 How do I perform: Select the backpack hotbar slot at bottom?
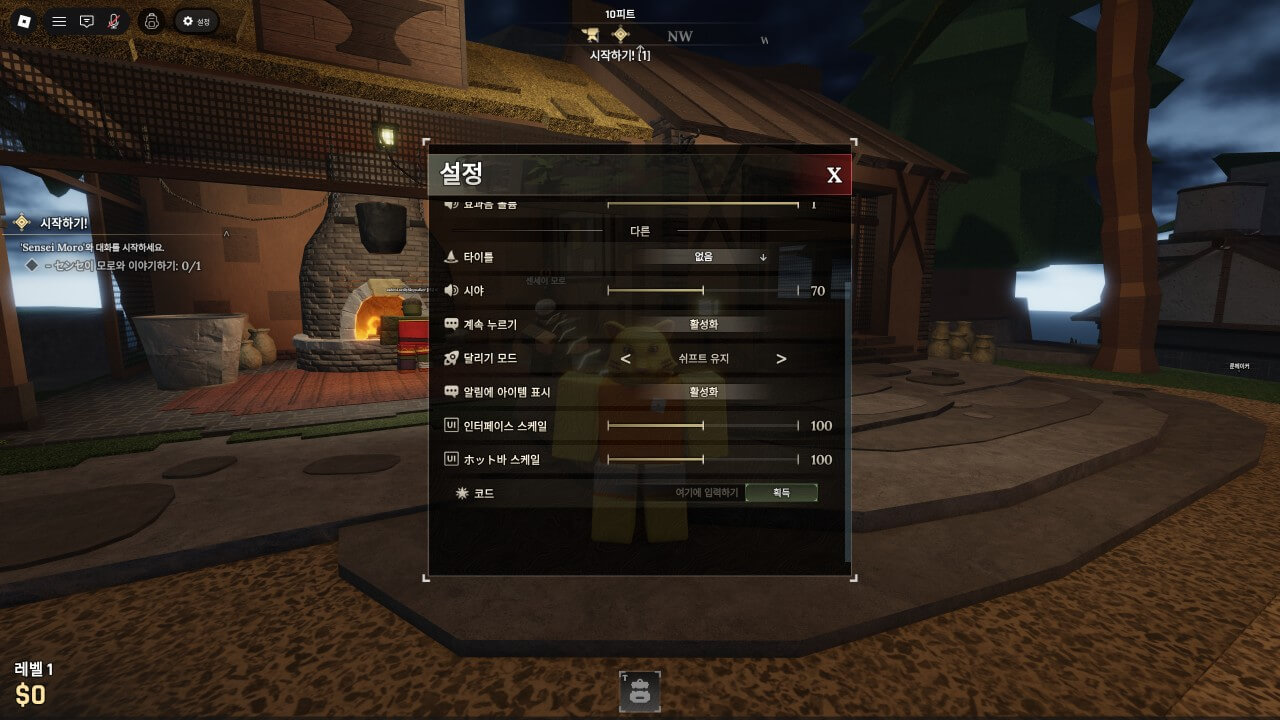pyautogui.click(x=640, y=691)
